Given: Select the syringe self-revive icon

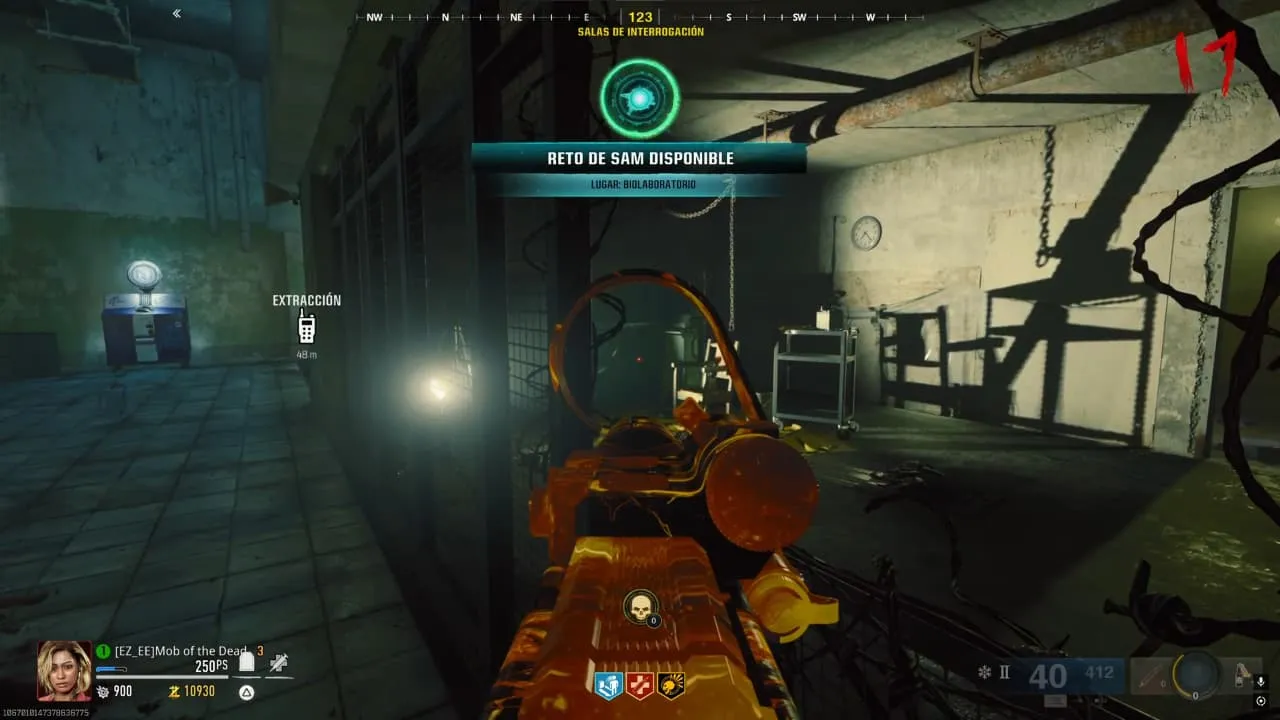Looking at the screenshot, I should point(279,662).
